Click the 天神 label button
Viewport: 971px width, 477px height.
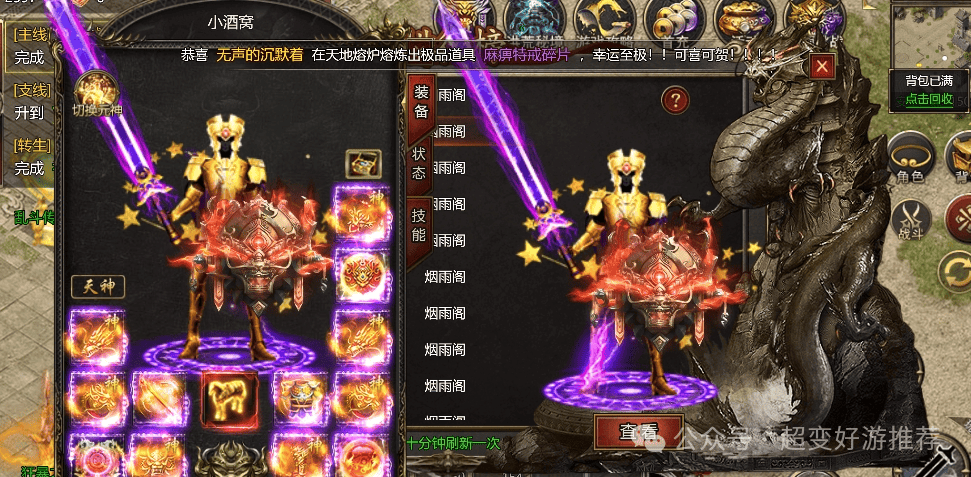(x=97, y=288)
